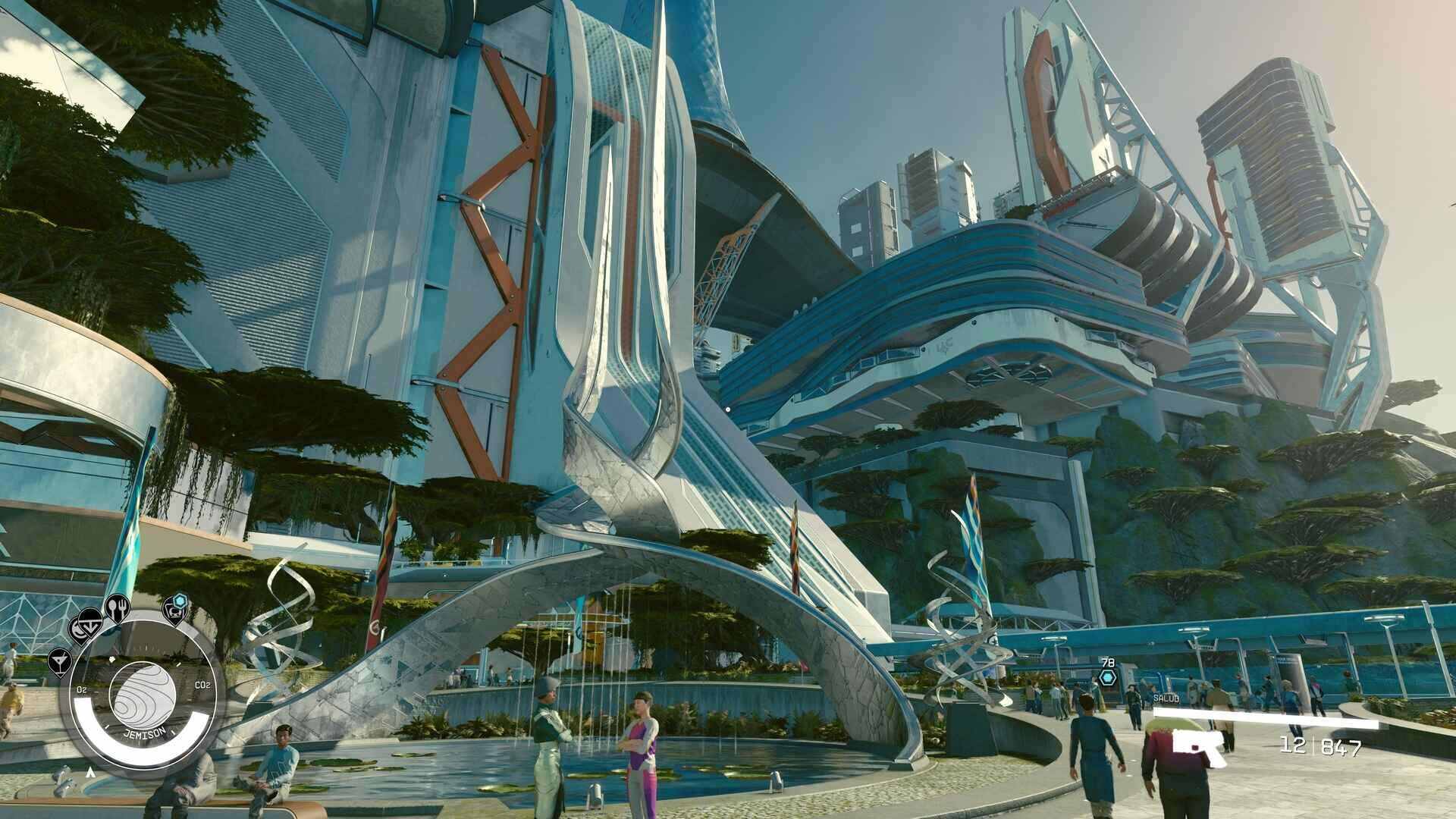Open the Jemison planet scanner icon
This screenshot has width=1456, height=819.
[143, 694]
